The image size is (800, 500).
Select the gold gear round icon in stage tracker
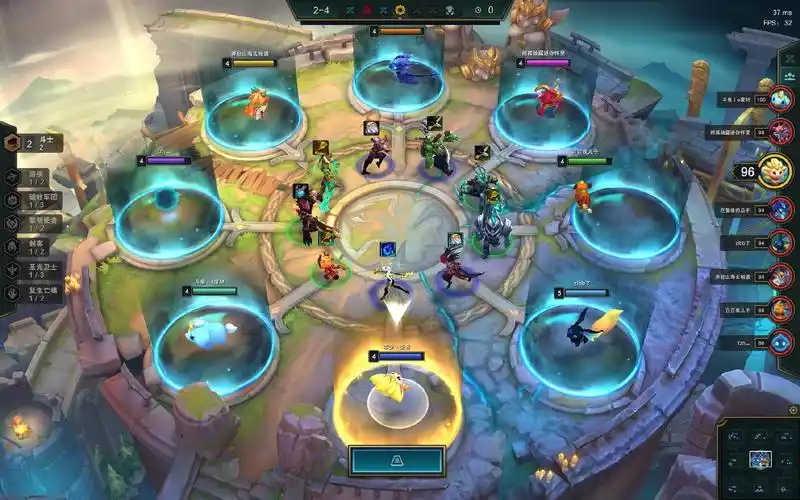tap(400, 10)
